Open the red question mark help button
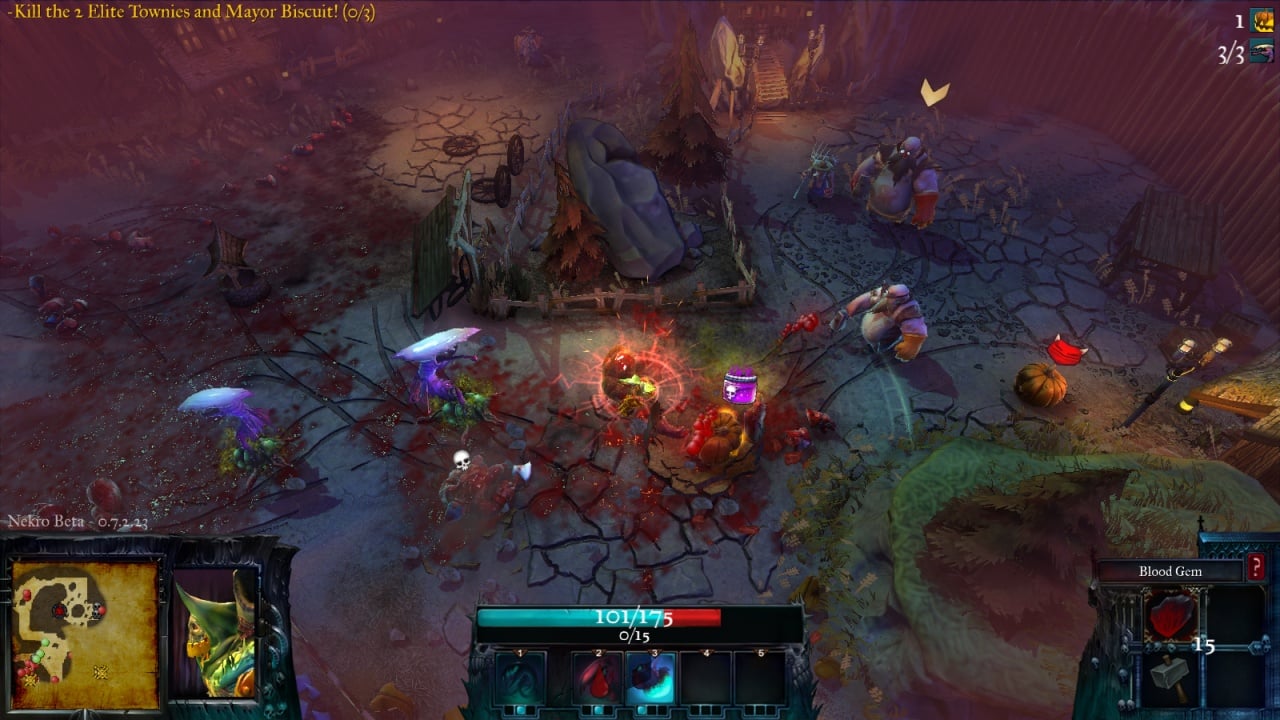 pos(1256,570)
